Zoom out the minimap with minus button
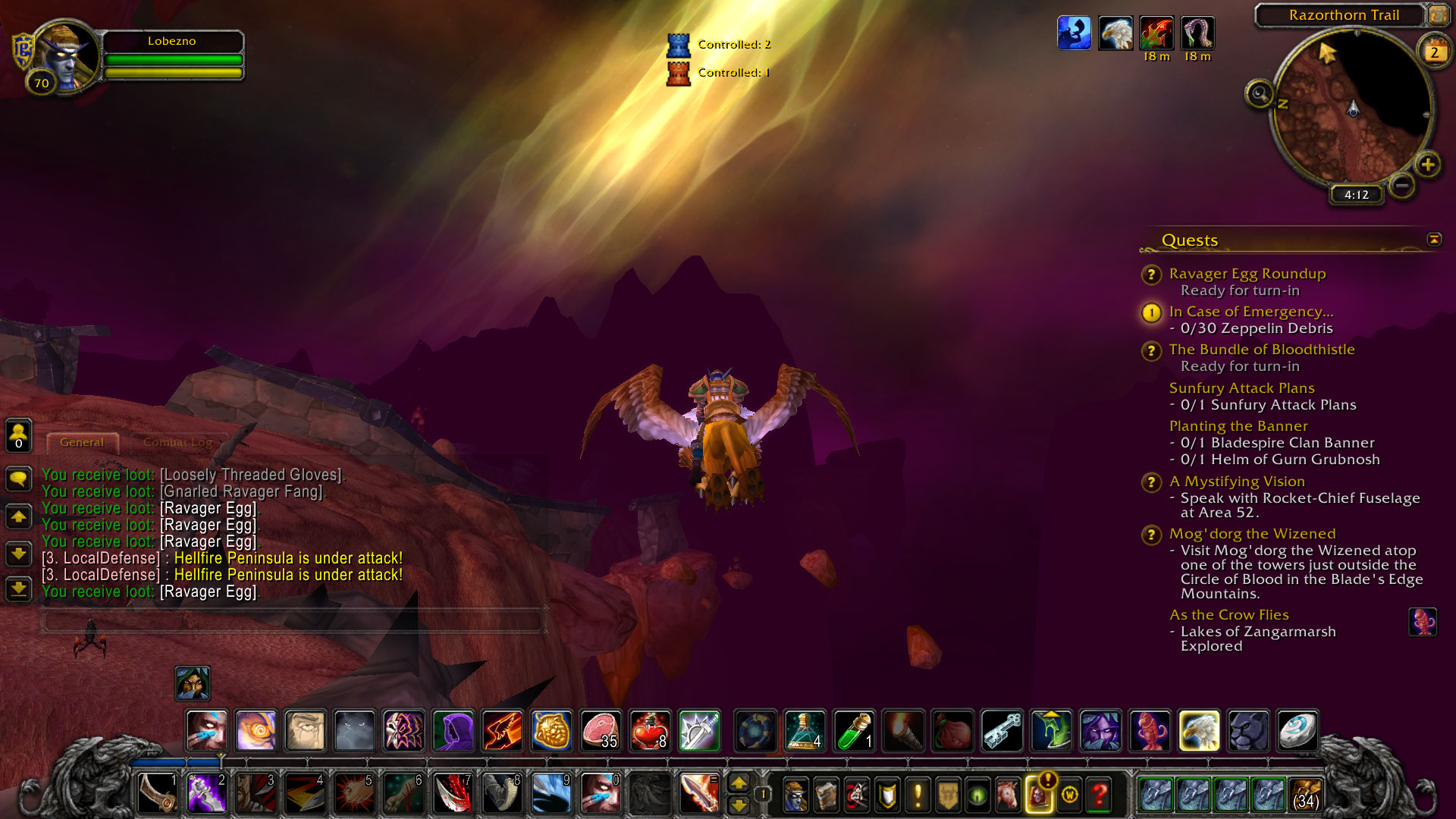The height and width of the screenshot is (819, 1456). coord(1402,185)
